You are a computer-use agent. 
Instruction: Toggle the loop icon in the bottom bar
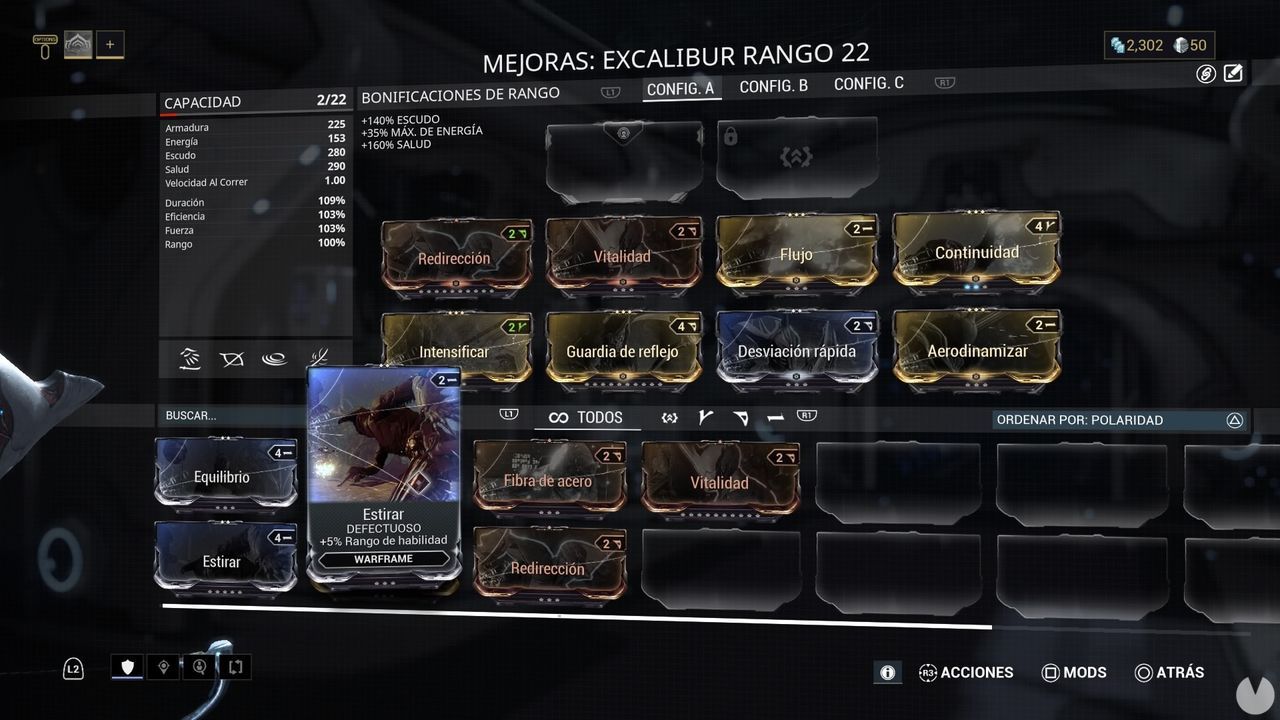[236, 666]
